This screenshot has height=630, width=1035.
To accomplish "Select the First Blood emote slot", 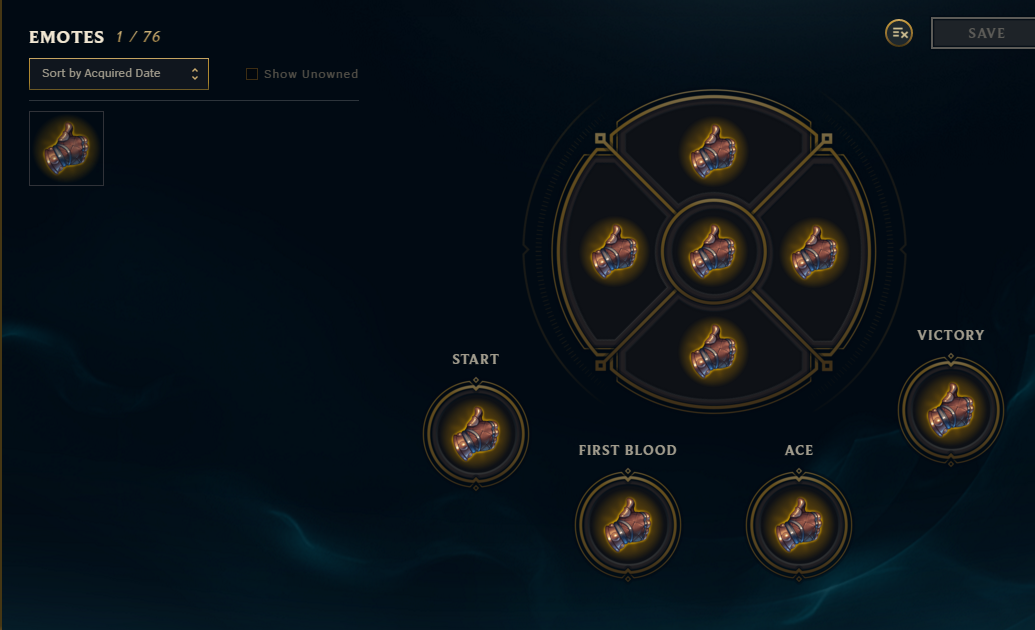I will pyautogui.click(x=628, y=525).
